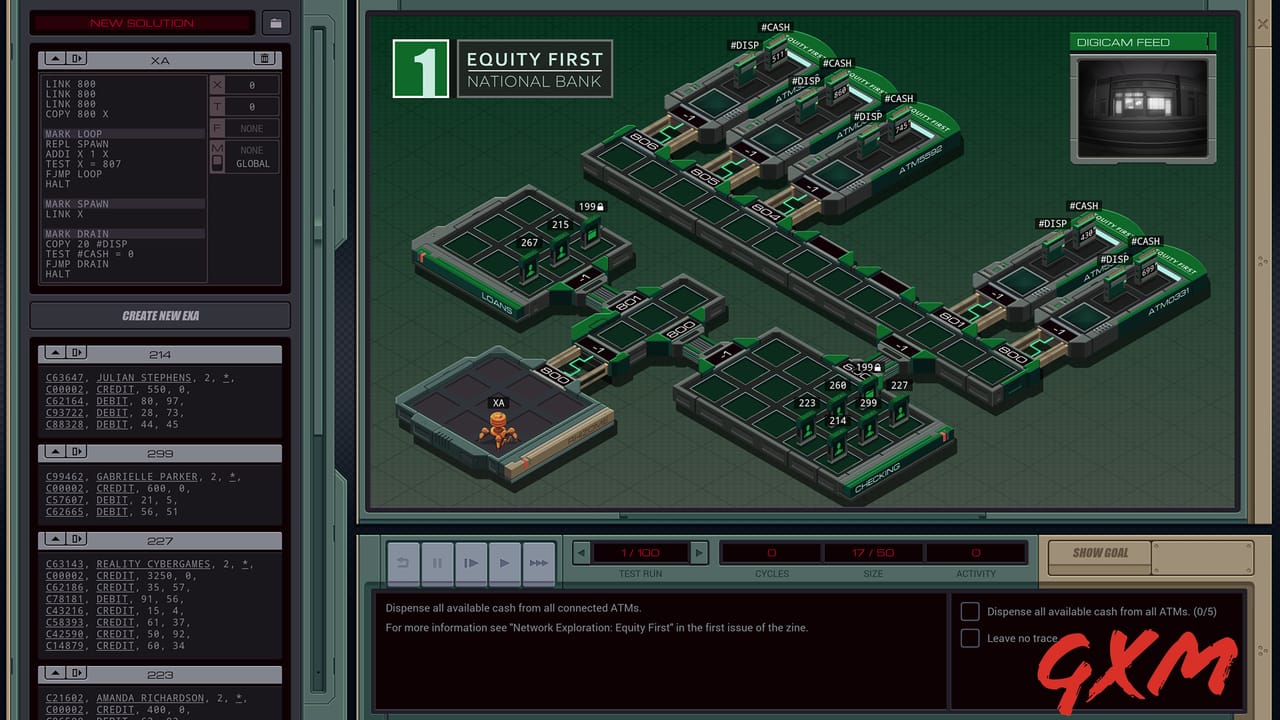Delete the XA code with the trash icon
Viewport: 1280px width, 720px height.
(x=266, y=58)
